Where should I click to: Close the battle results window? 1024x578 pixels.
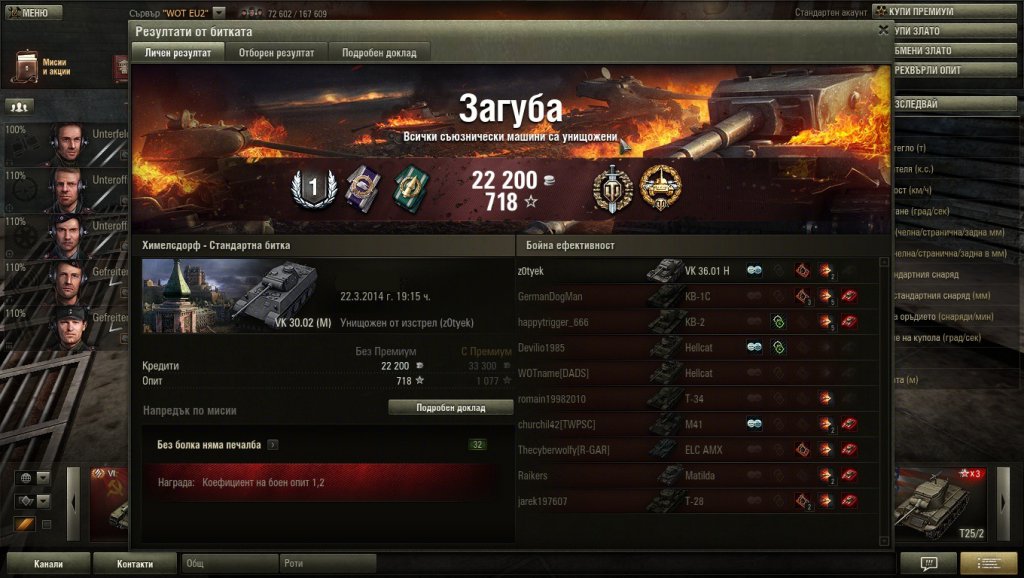[x=883, y=31]
